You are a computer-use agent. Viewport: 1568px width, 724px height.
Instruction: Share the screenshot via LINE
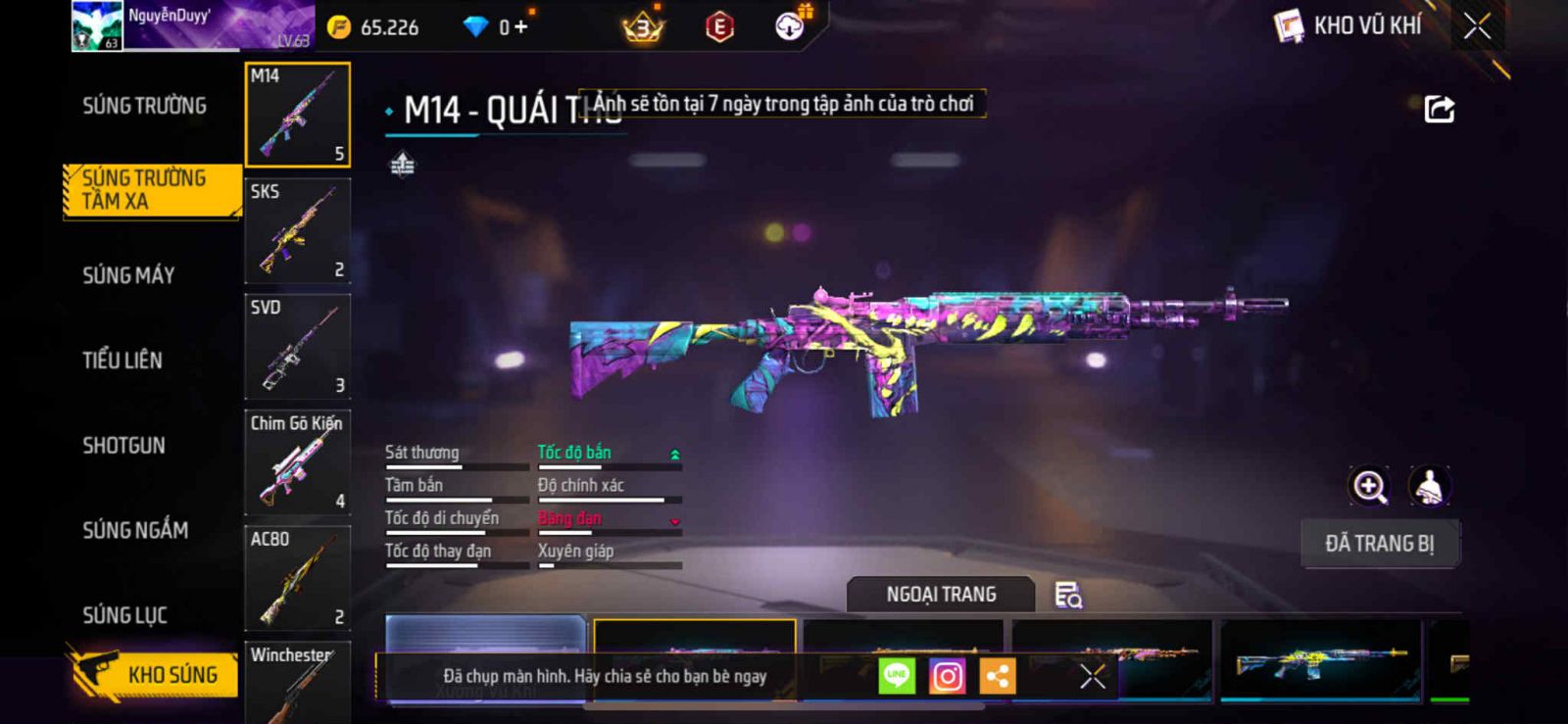[x=897, y=676]
